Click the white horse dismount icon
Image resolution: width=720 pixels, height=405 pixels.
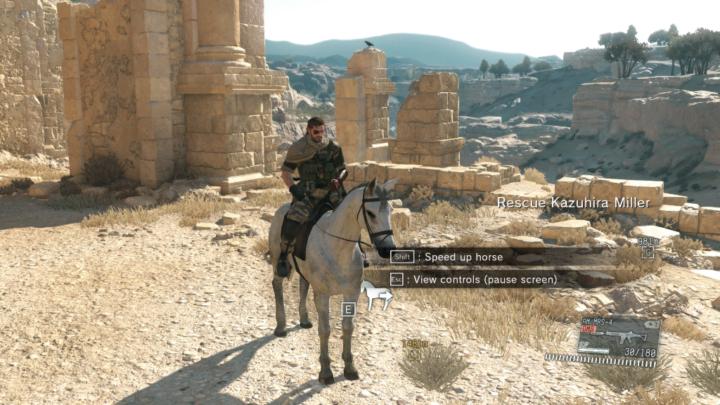click(377, 295)
